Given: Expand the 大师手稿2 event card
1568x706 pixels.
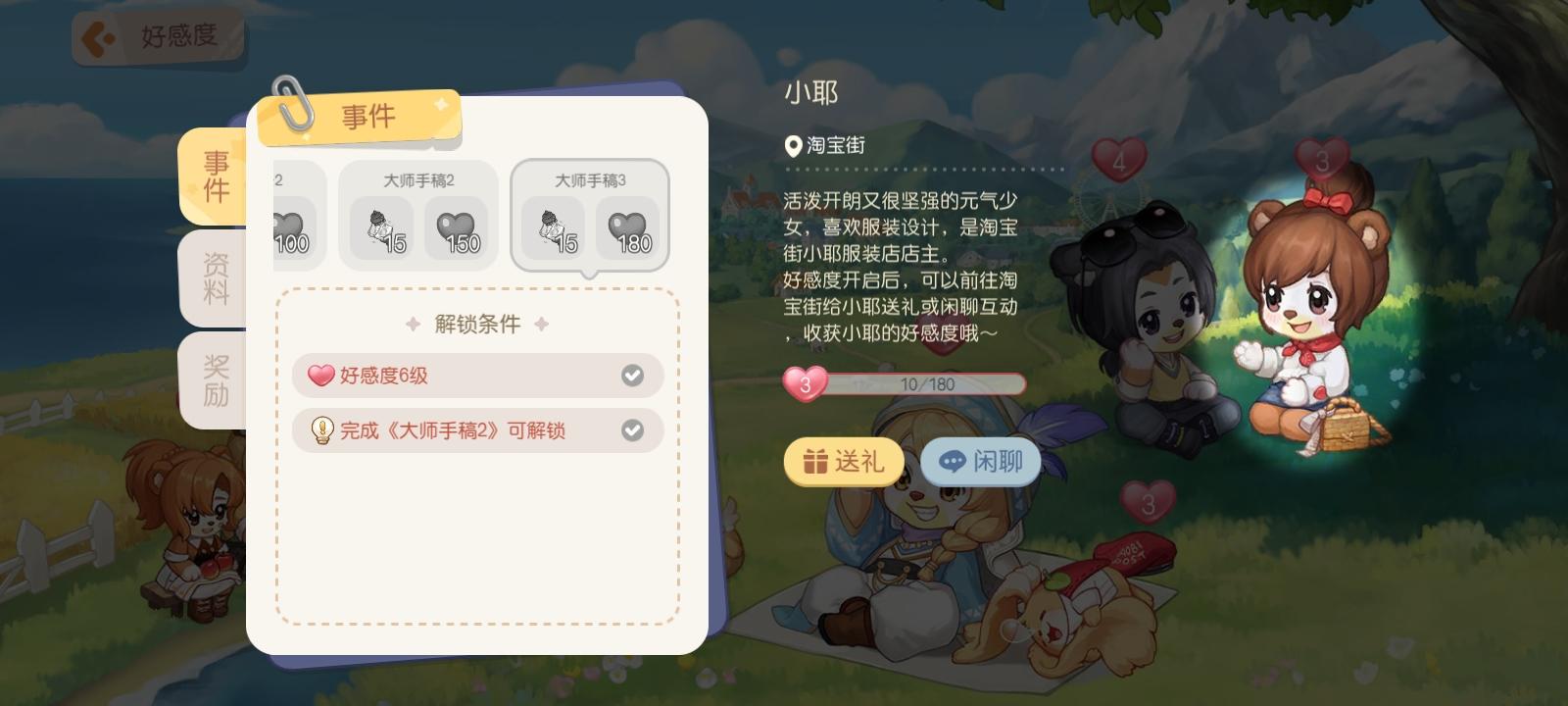Looking at the screenshot, I should (418, 214).
